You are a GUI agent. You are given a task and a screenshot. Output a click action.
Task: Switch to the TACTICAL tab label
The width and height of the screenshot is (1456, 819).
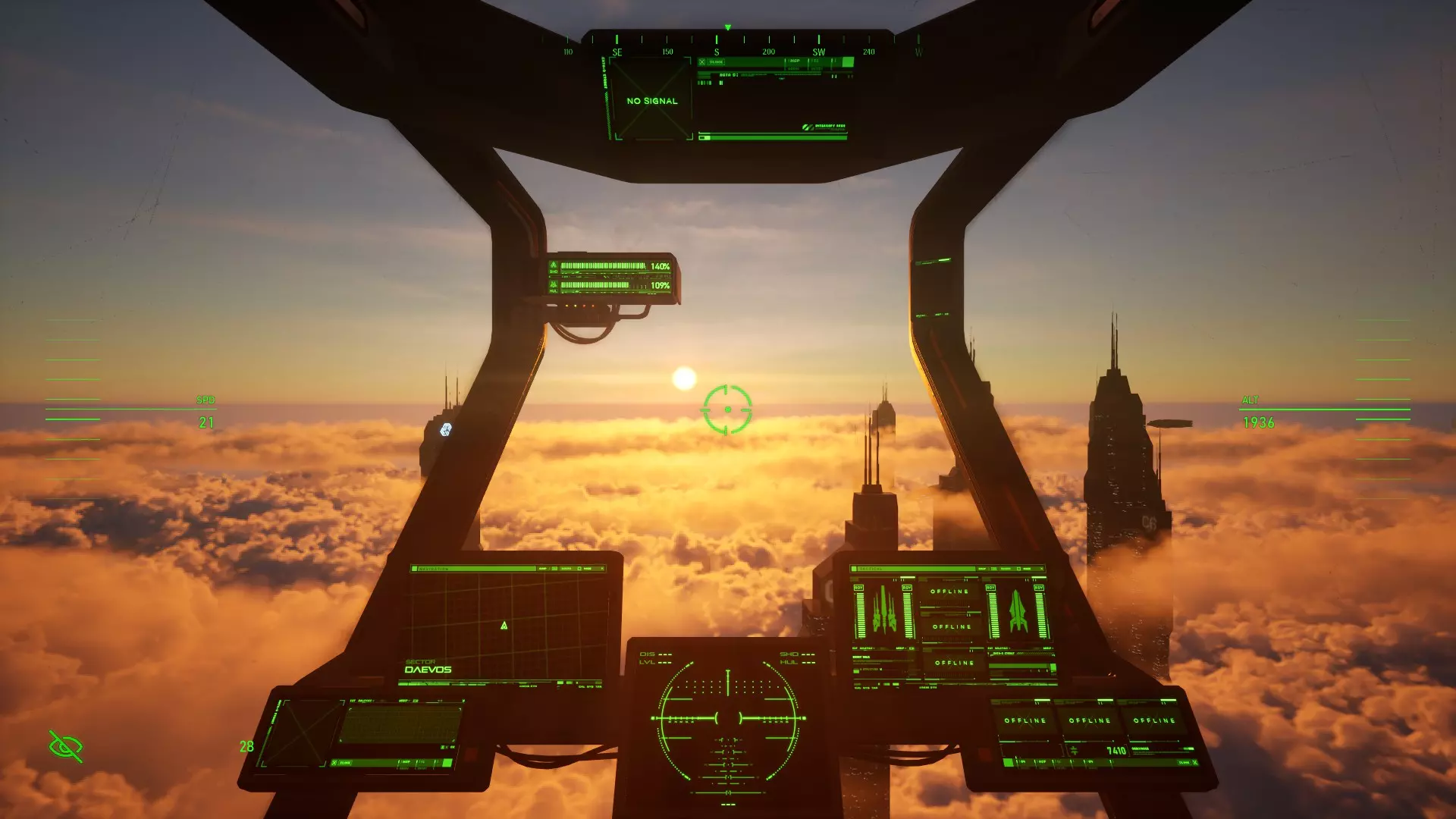click(872, 568)
